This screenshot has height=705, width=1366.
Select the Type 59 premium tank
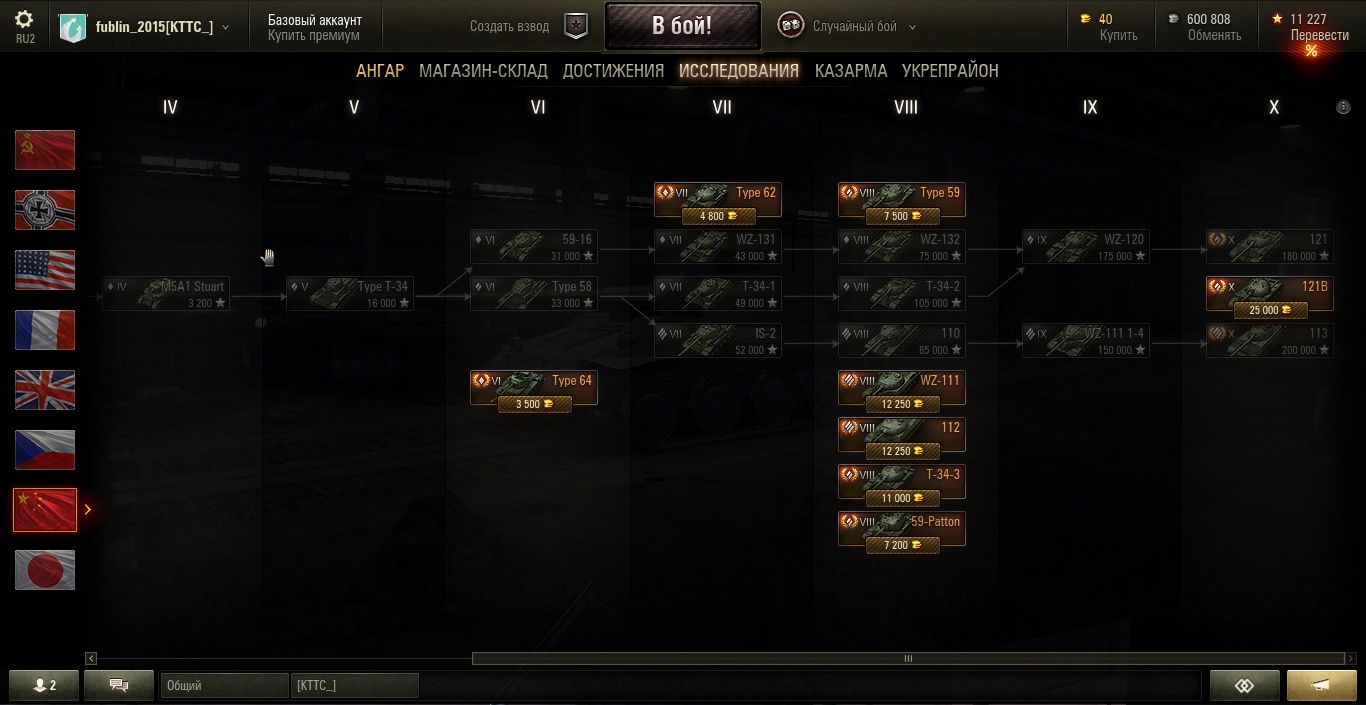point(902,200)
